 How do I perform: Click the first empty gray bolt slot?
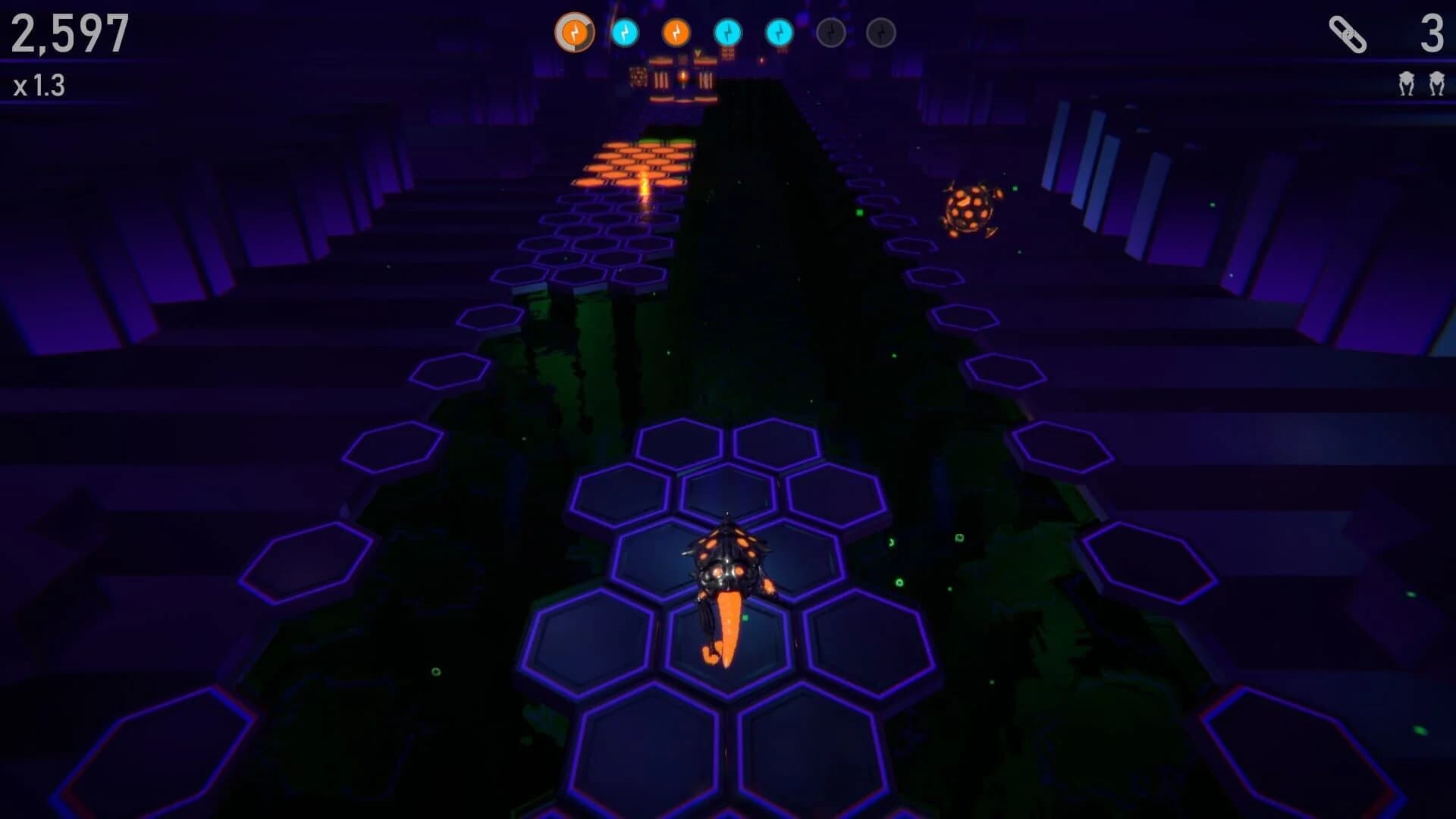click(830, 33)
